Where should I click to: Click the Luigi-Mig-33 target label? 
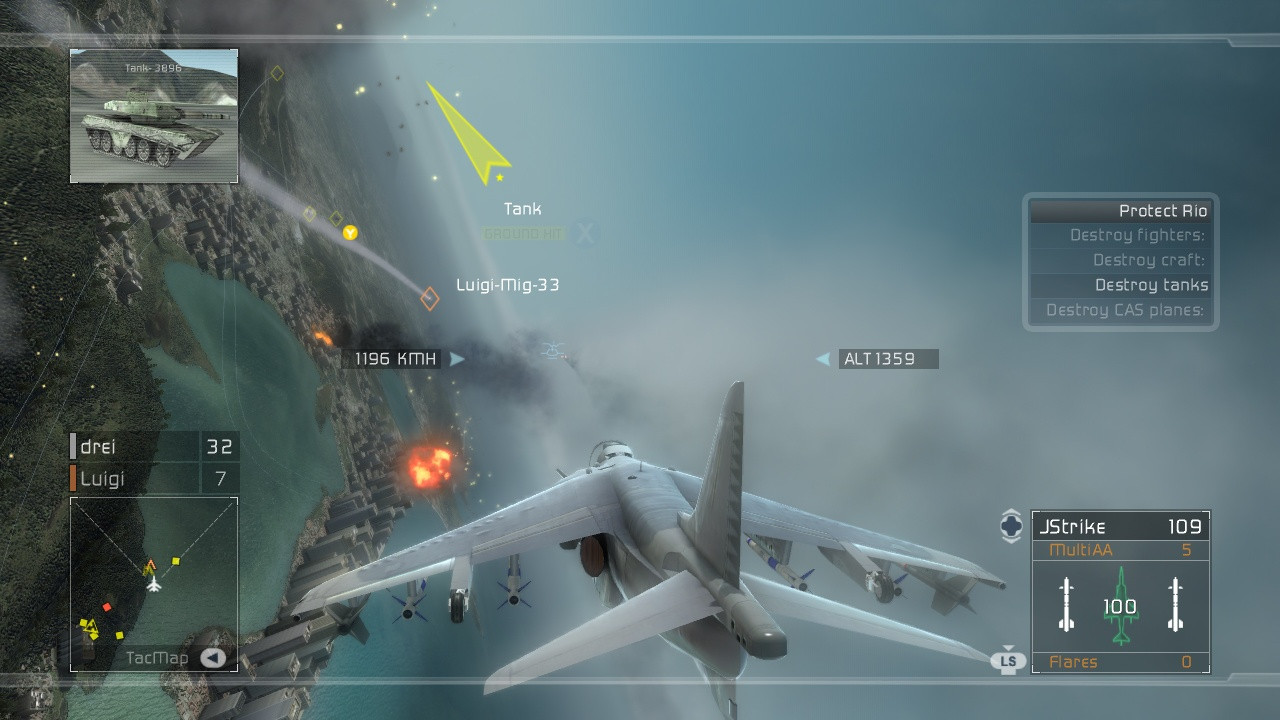pyautogui.click(x=505, y=285)
